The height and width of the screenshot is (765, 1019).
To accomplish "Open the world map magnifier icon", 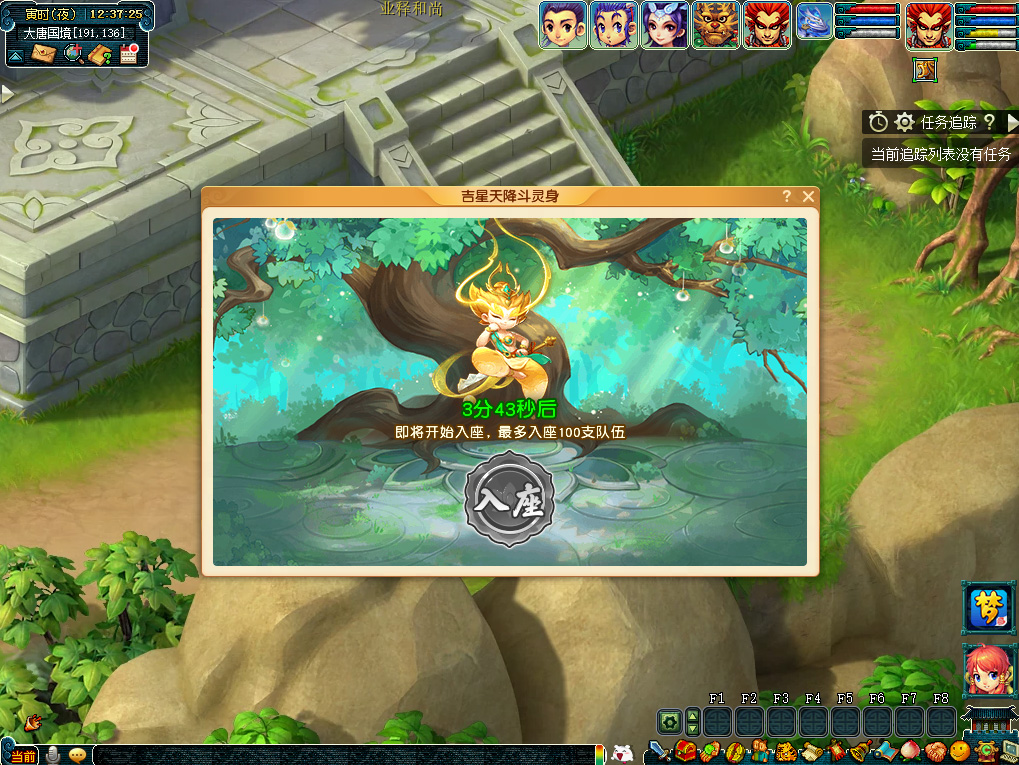I will click(73, 54).
